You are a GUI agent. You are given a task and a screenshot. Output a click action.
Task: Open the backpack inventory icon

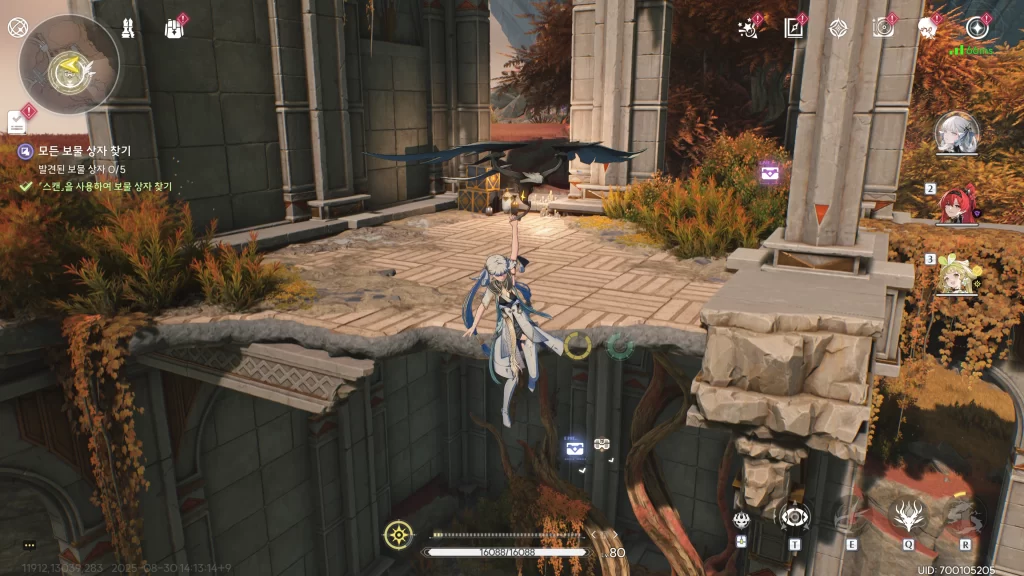click(174, 27)
